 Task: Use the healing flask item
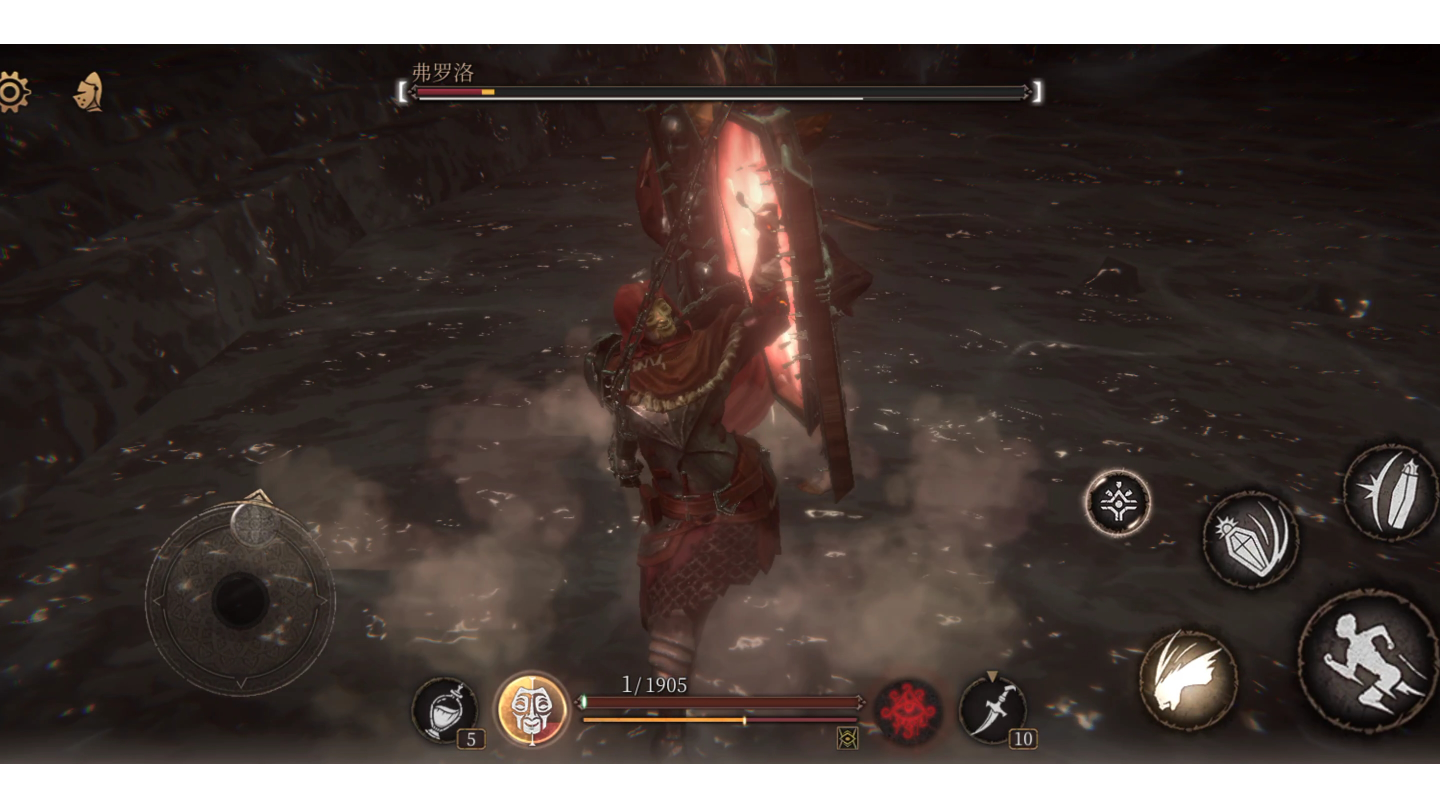[445, 710]
